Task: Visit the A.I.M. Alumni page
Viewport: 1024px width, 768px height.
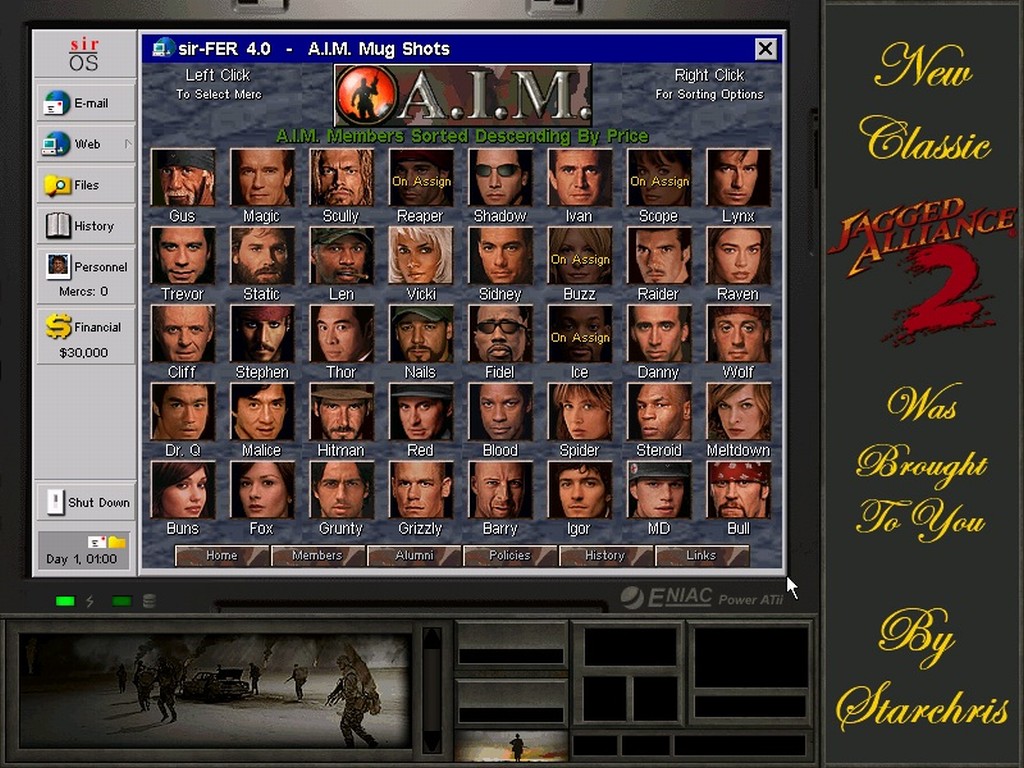Action: coord(413,556)
